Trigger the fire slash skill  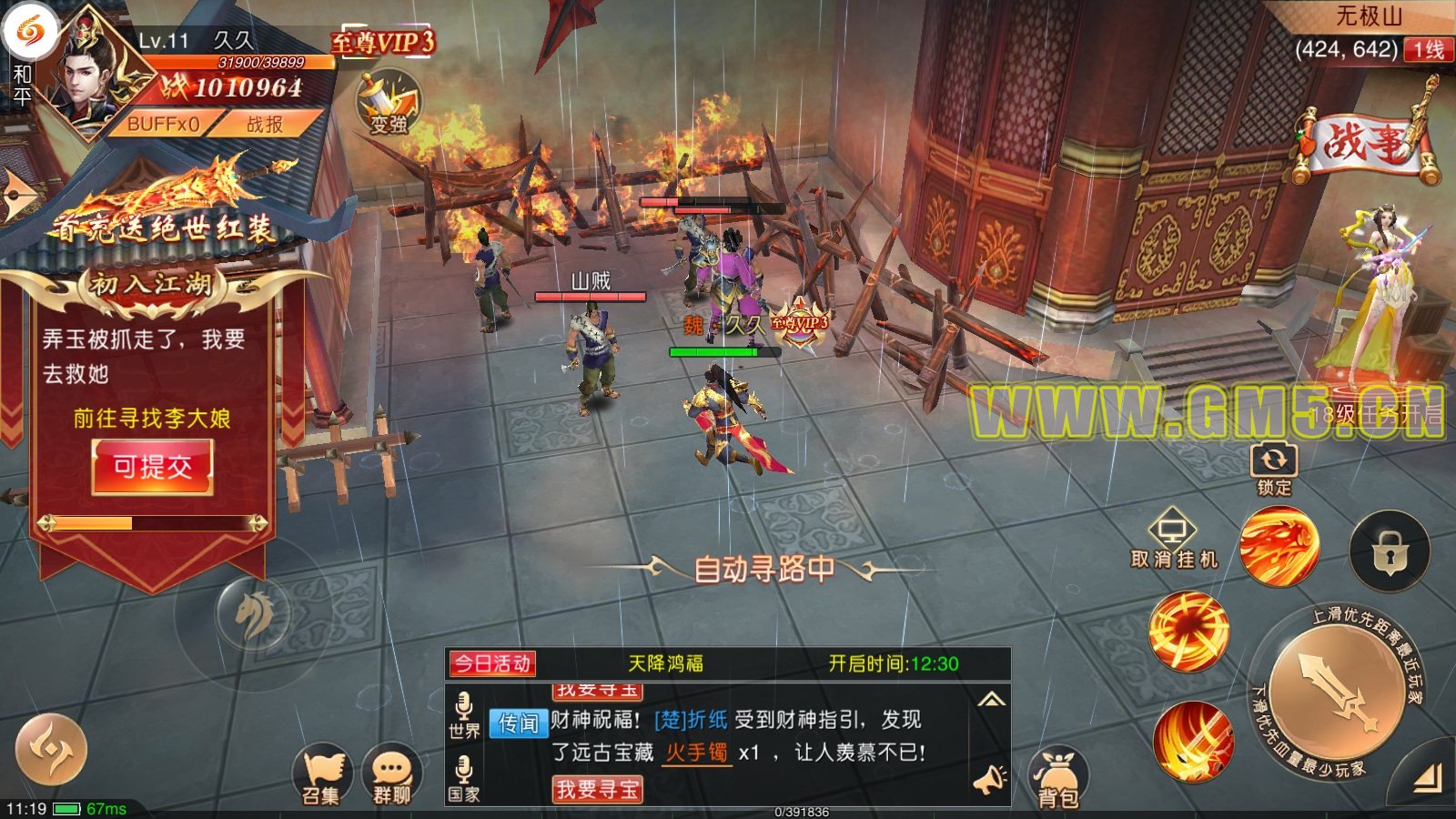point(1193,742)
